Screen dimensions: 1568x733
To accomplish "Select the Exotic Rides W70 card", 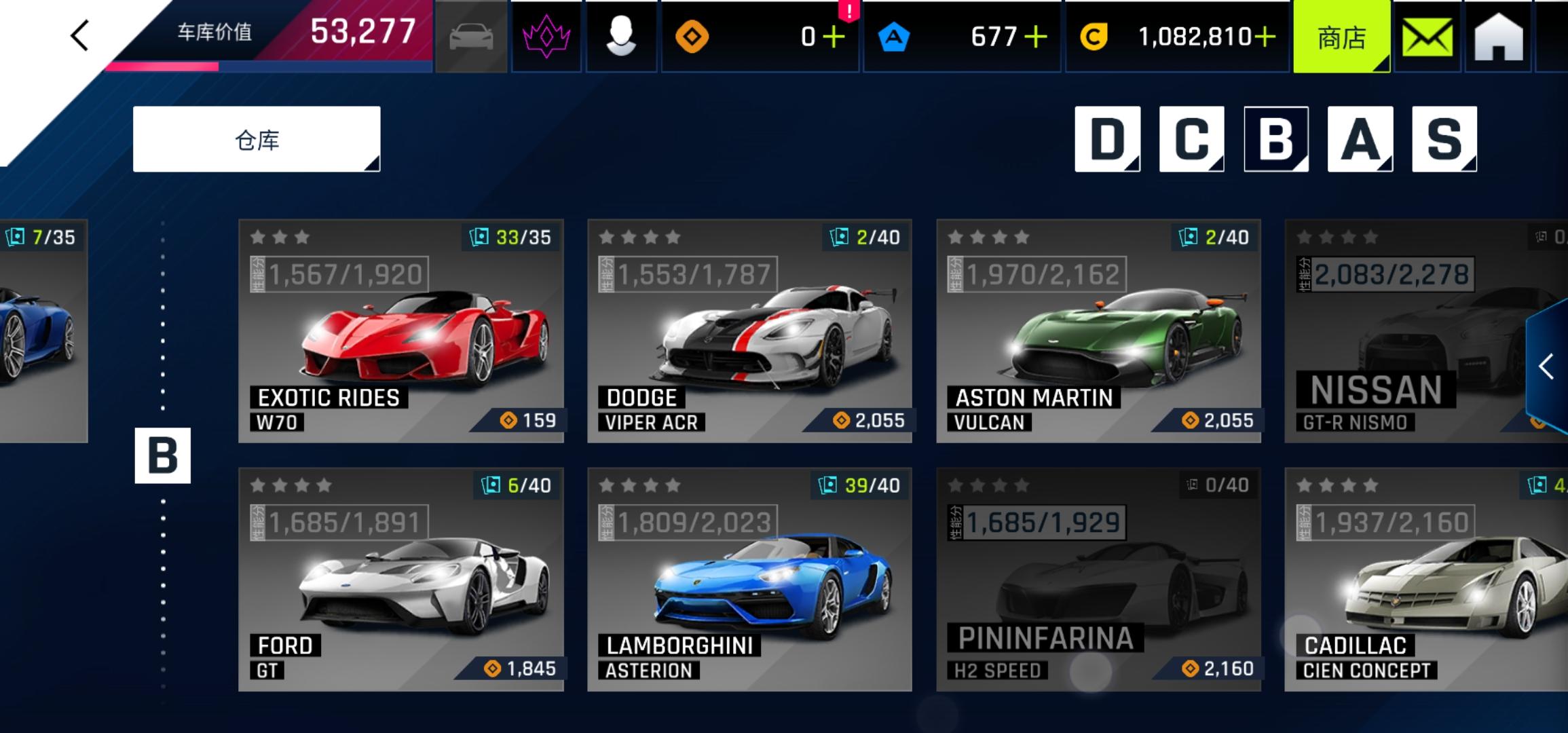I will (400, 331).
